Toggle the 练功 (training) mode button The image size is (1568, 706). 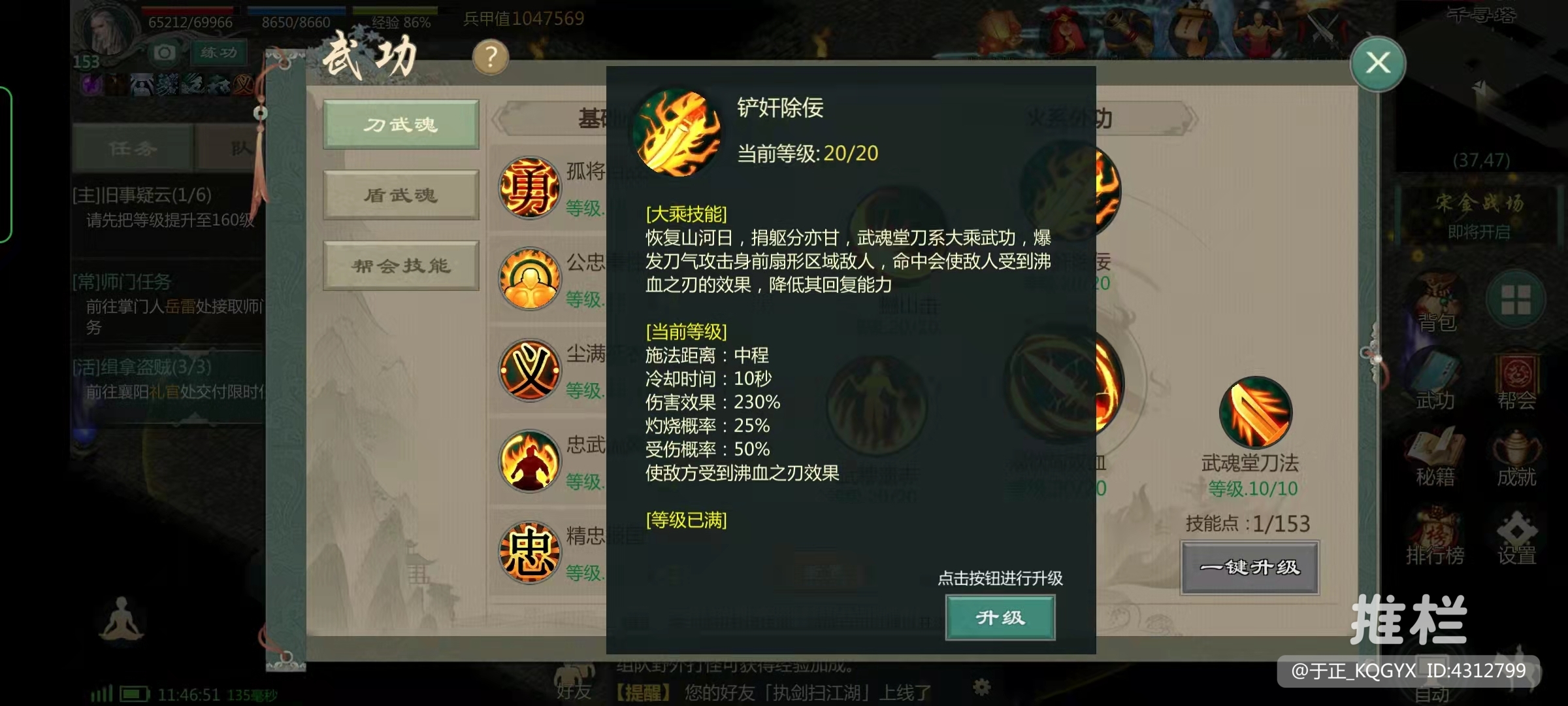point(218,52)
